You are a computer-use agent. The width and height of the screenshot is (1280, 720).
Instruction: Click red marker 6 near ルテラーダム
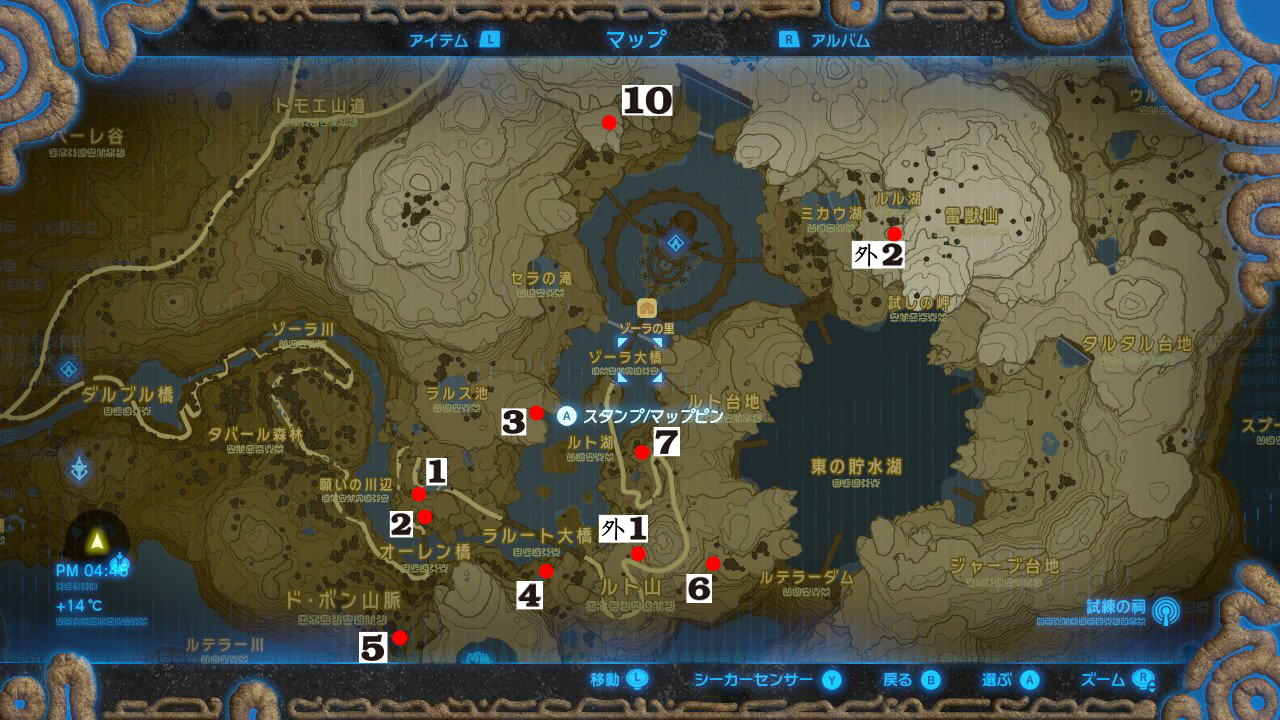(713, 563)
